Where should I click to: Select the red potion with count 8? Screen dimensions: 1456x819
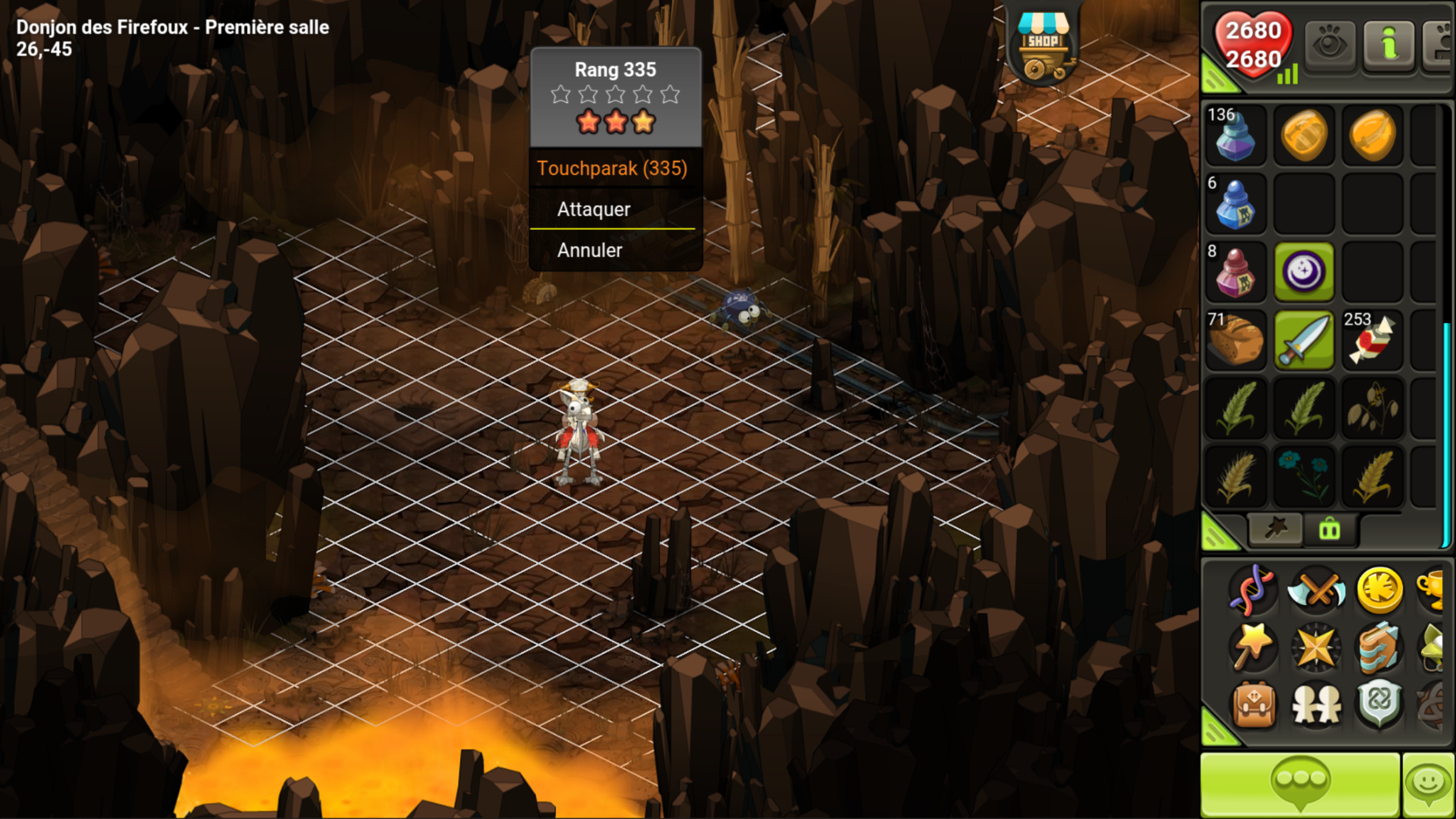(1235, 272)
